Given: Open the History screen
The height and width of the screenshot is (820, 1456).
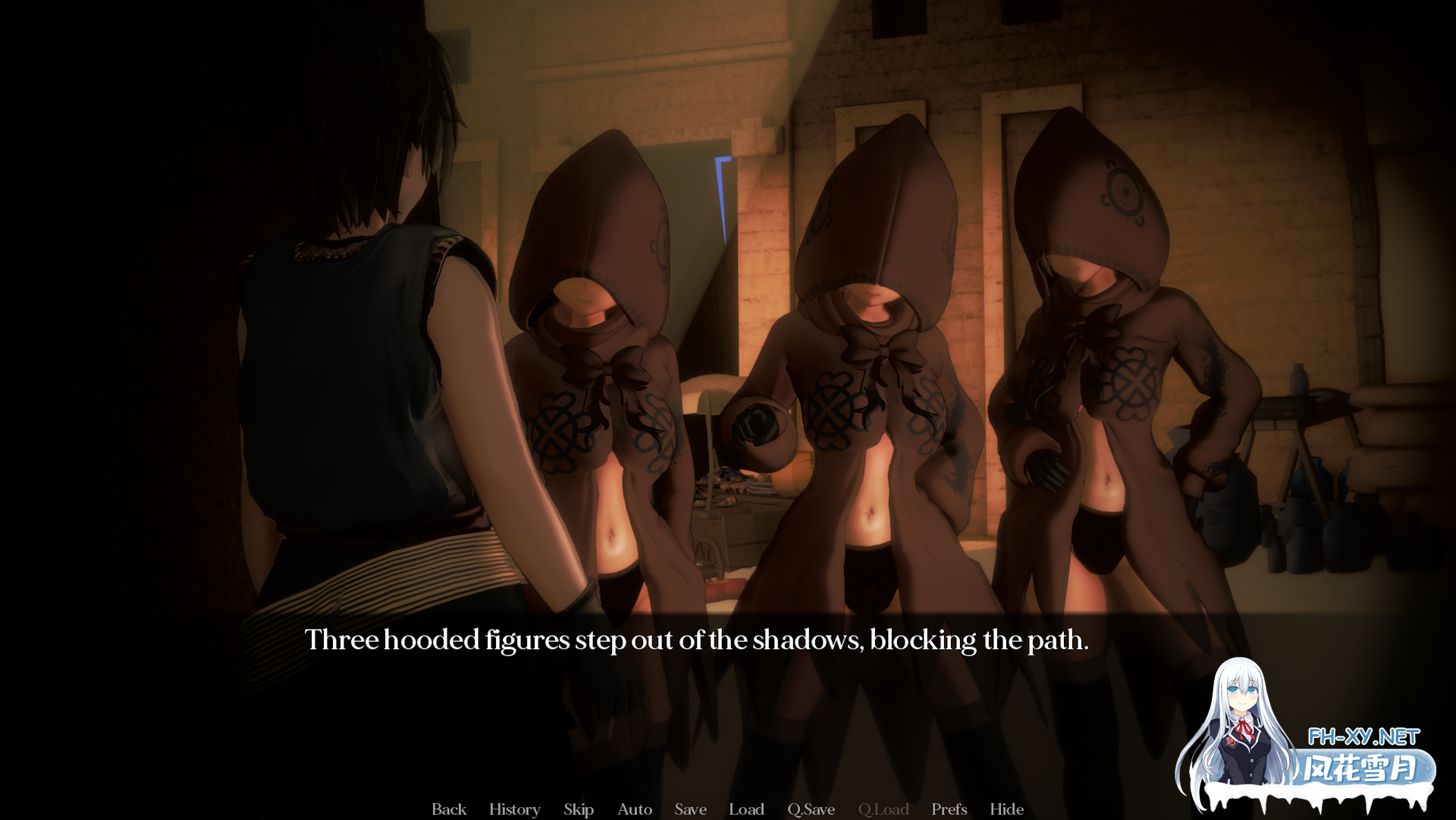Looking at the screenshot, I should 514,809.
